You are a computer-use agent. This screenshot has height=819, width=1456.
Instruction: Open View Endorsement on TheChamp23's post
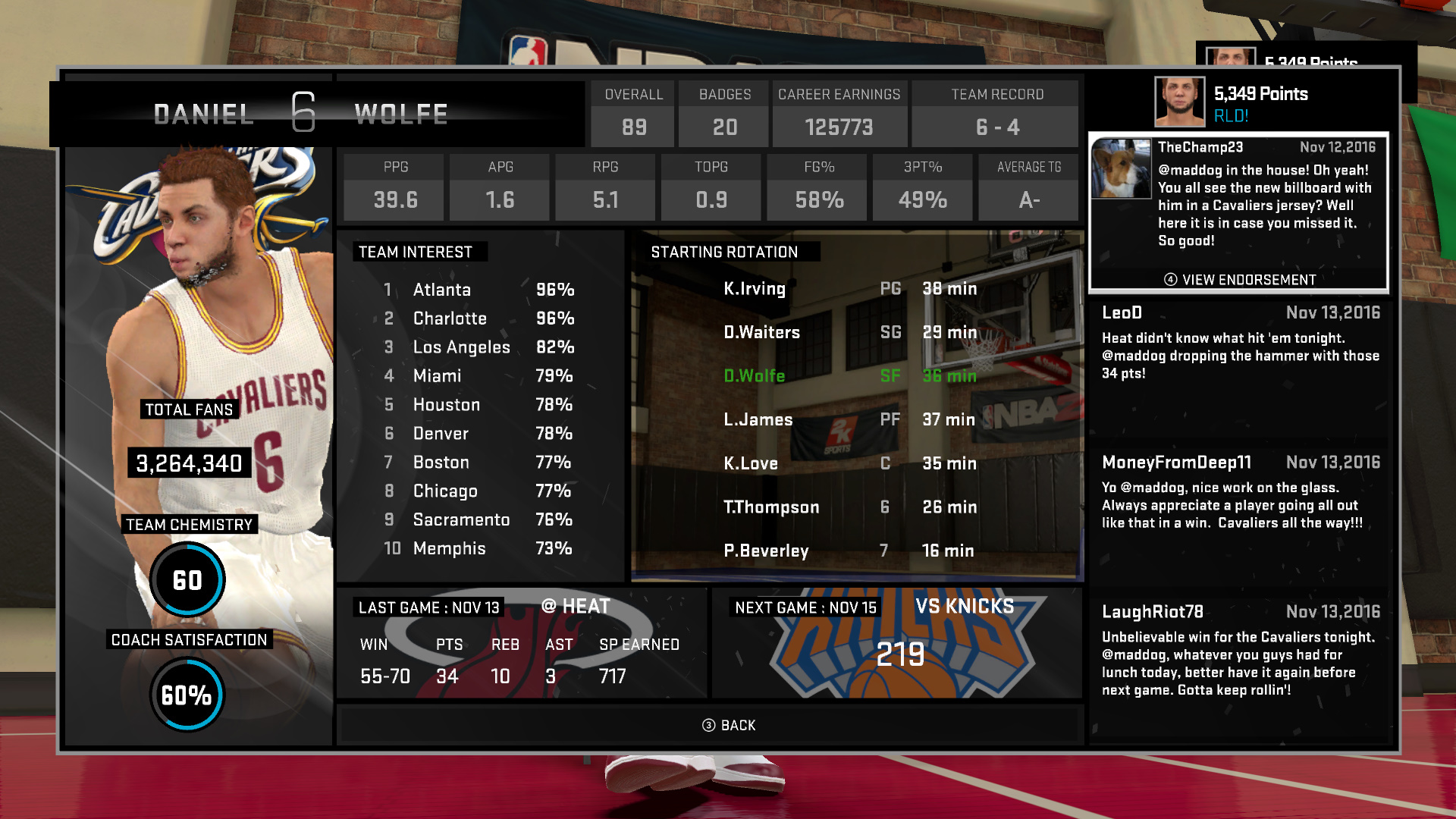point(1239,280)
